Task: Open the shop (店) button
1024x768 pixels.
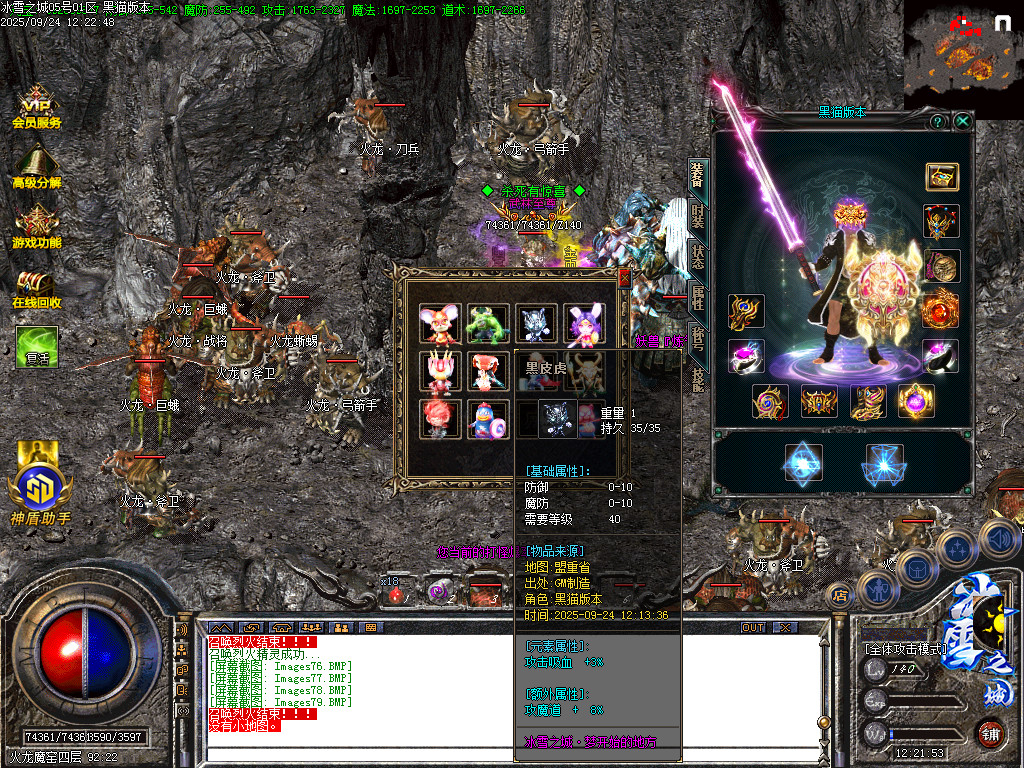Action: [x=841, y=596]
